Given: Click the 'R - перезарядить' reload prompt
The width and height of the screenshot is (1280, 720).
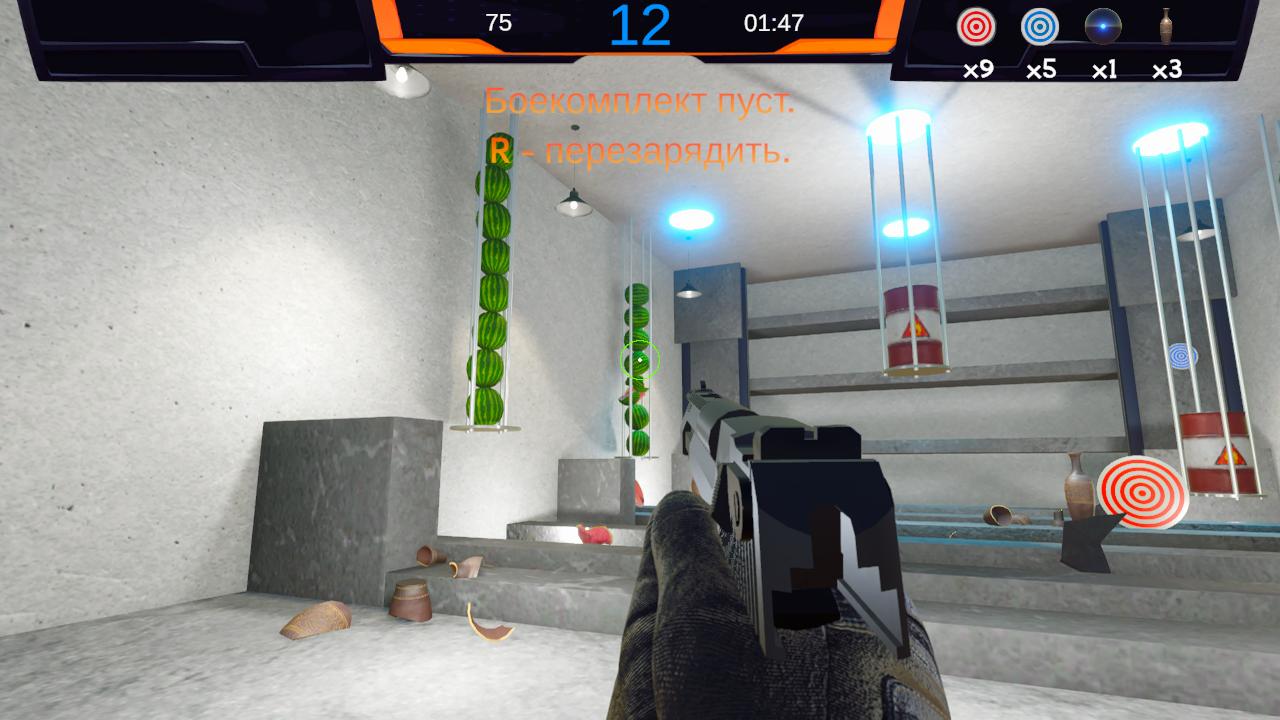Looking at the screenshot, I should tap(638, 152).
